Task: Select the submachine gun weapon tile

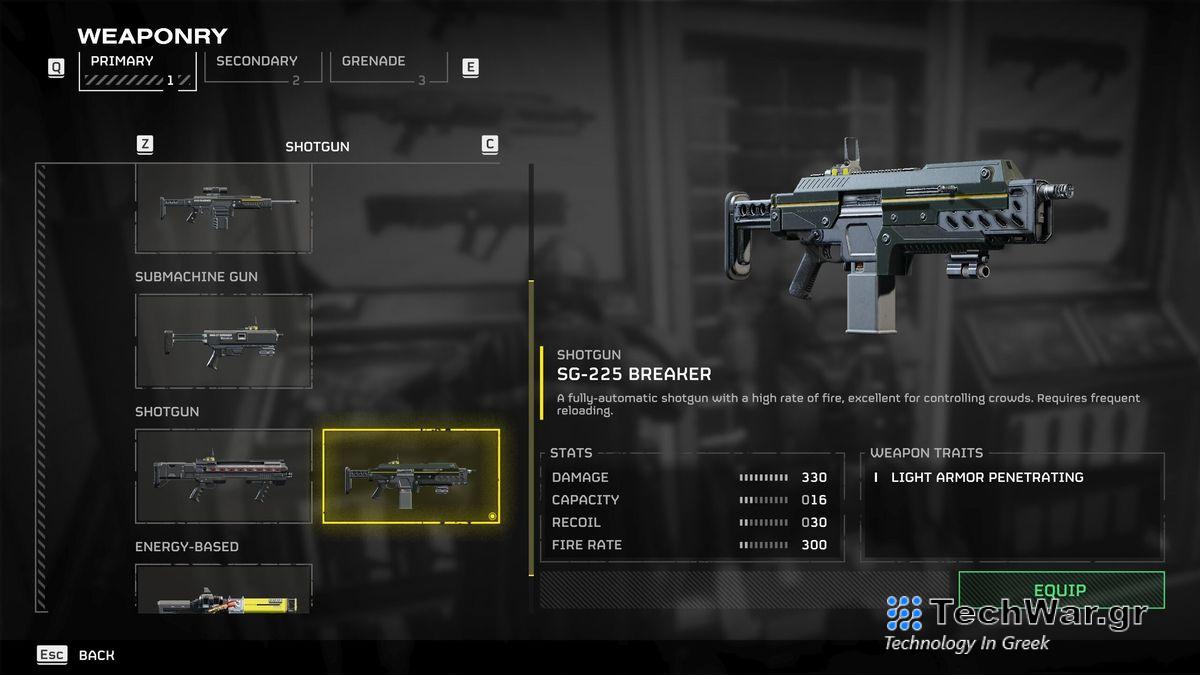Action: (x=223, y=341)
